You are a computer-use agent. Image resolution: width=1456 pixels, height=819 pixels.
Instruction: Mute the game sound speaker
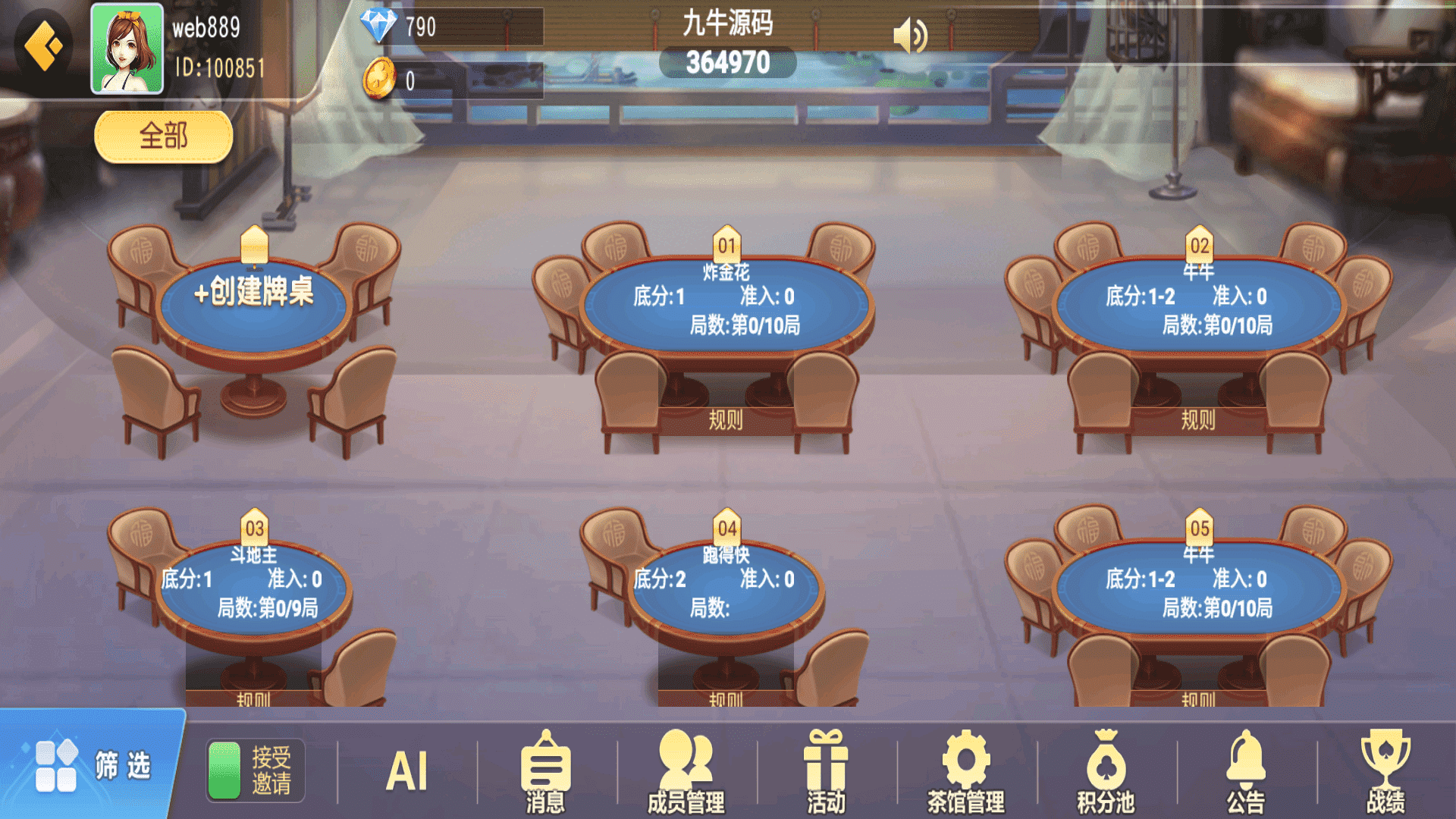coord(909,33)
